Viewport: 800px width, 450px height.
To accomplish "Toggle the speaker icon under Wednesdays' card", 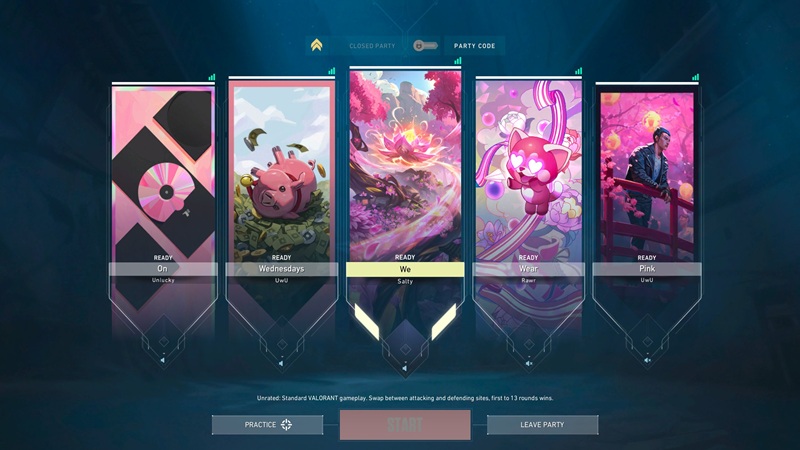I will coord(281,360).
